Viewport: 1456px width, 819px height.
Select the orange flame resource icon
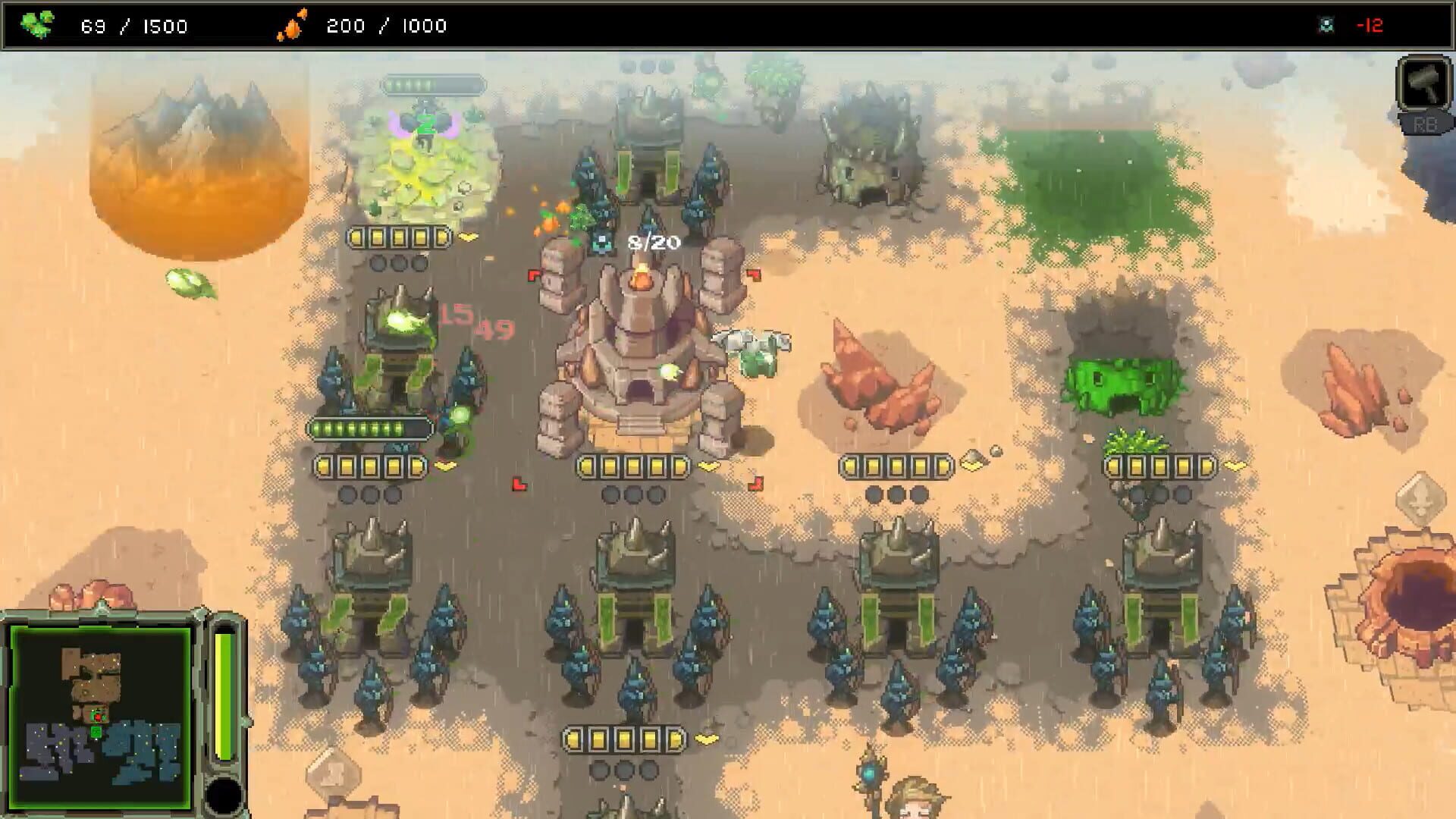click(x=296, y=24)
